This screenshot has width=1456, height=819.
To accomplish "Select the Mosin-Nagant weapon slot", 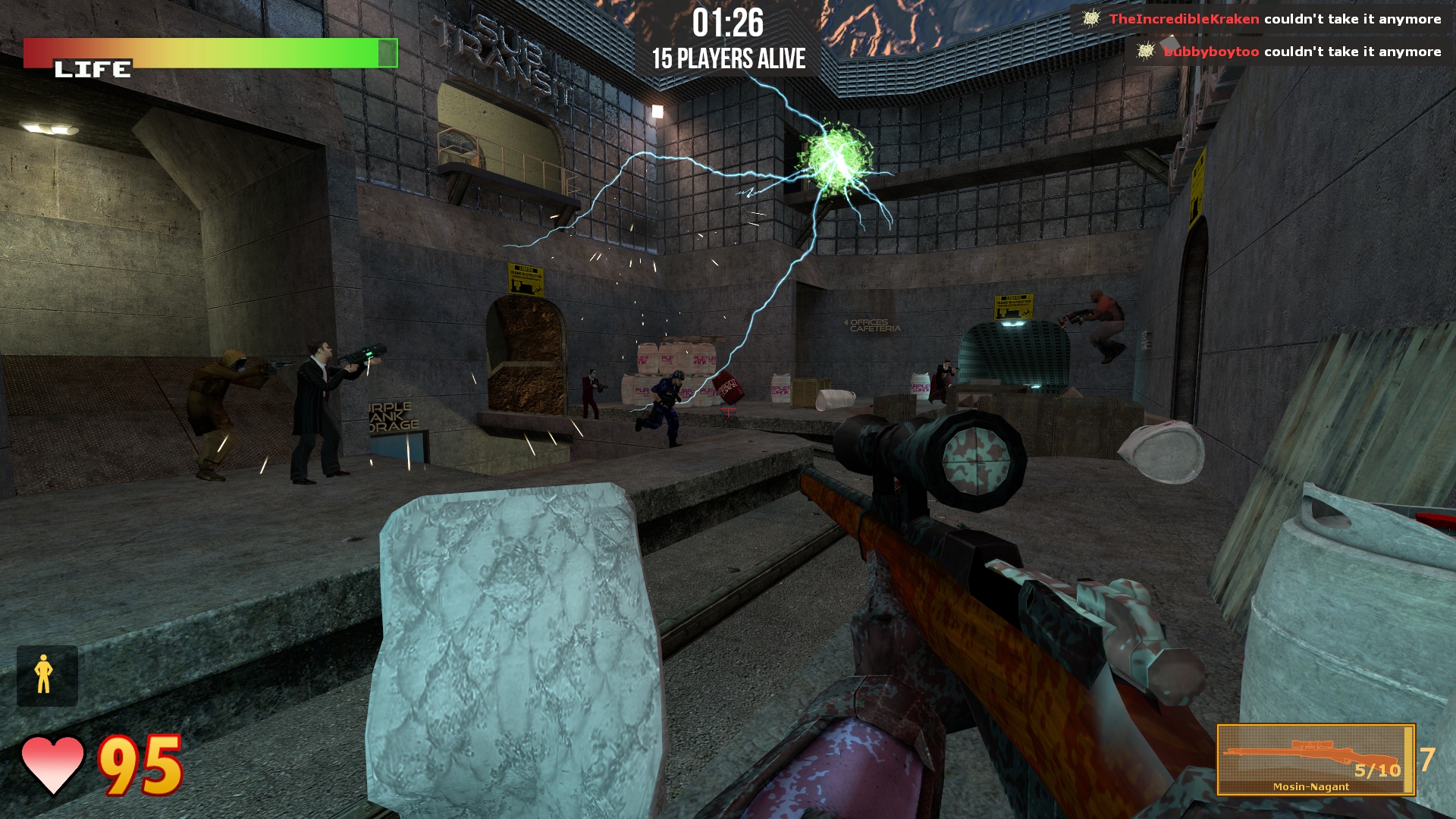I will coord(1316,759).
